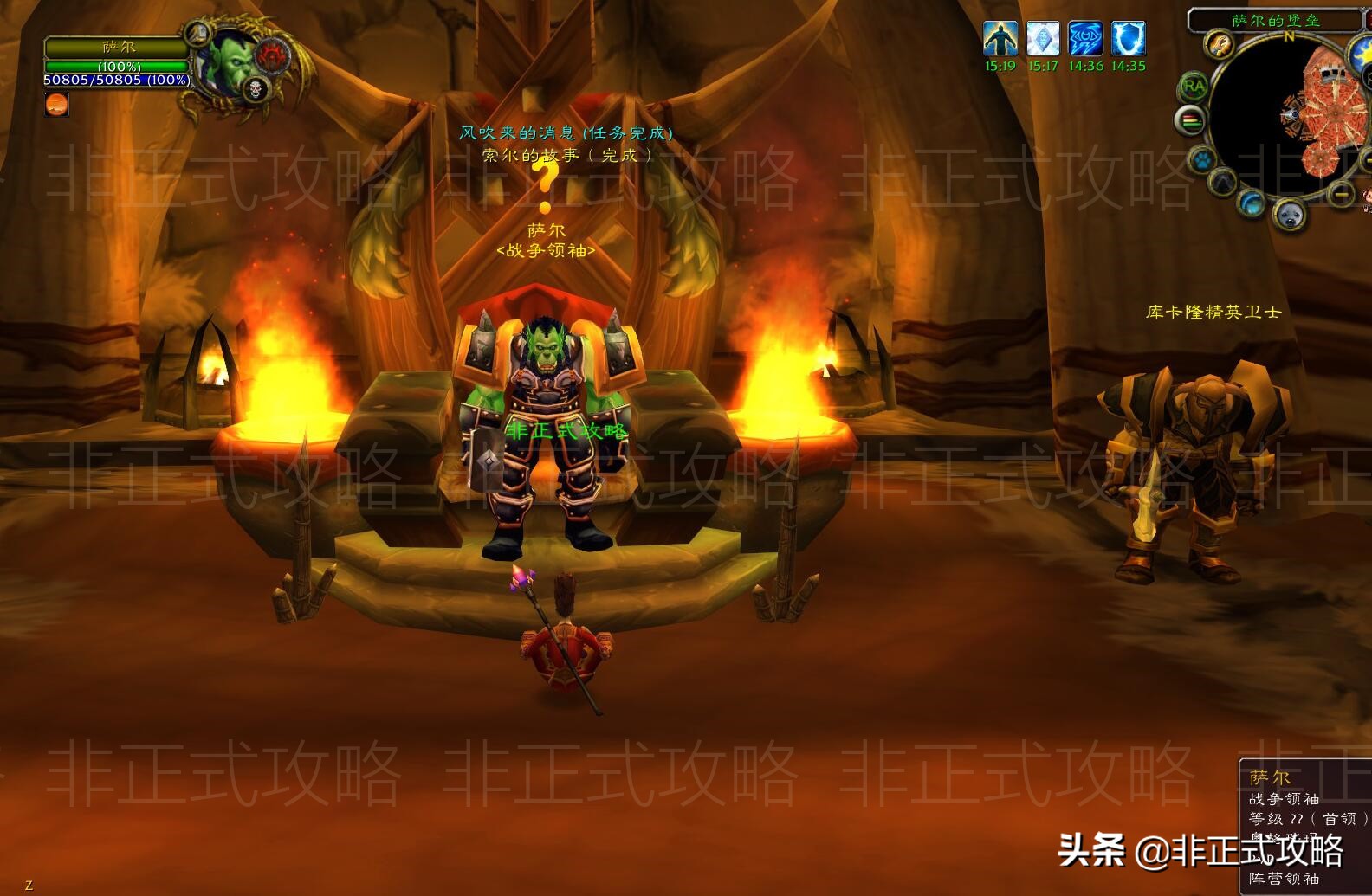Click the seal face icon below the minimap

click(x=1289, y=215)
